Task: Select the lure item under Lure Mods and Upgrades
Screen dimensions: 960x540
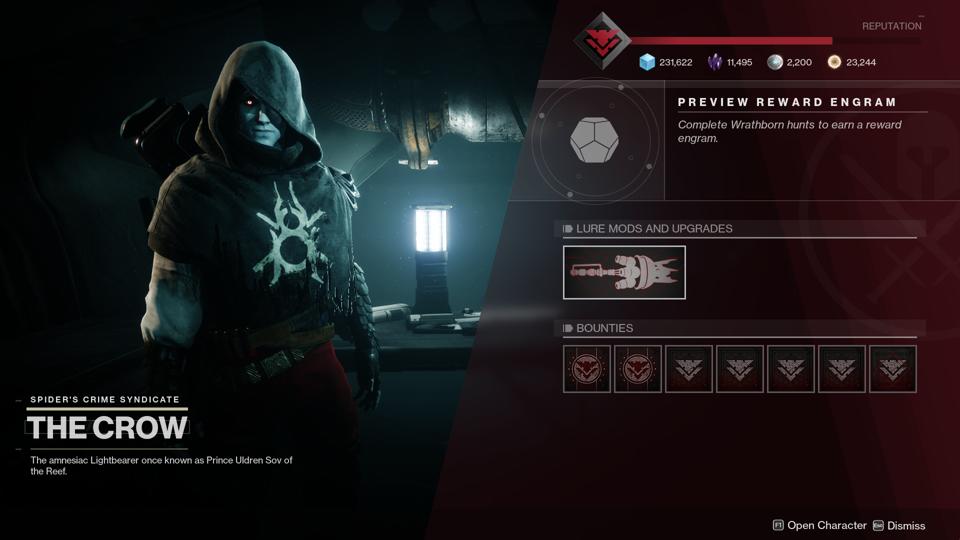Action: coord(624,272)
